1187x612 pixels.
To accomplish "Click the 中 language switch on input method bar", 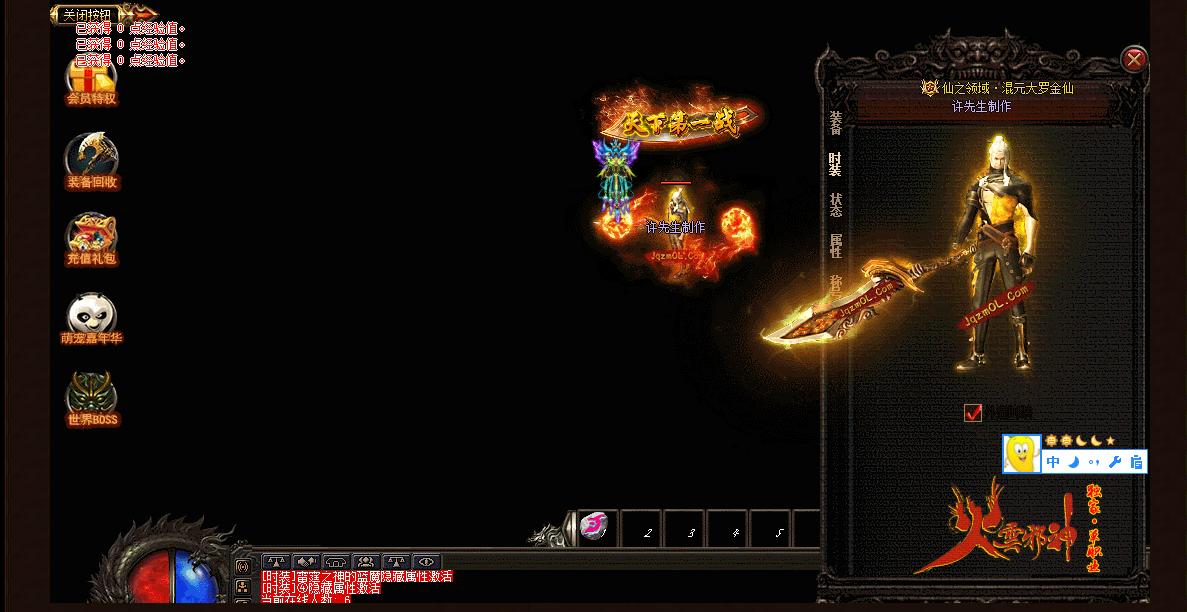I will (x=1053, y=462).
